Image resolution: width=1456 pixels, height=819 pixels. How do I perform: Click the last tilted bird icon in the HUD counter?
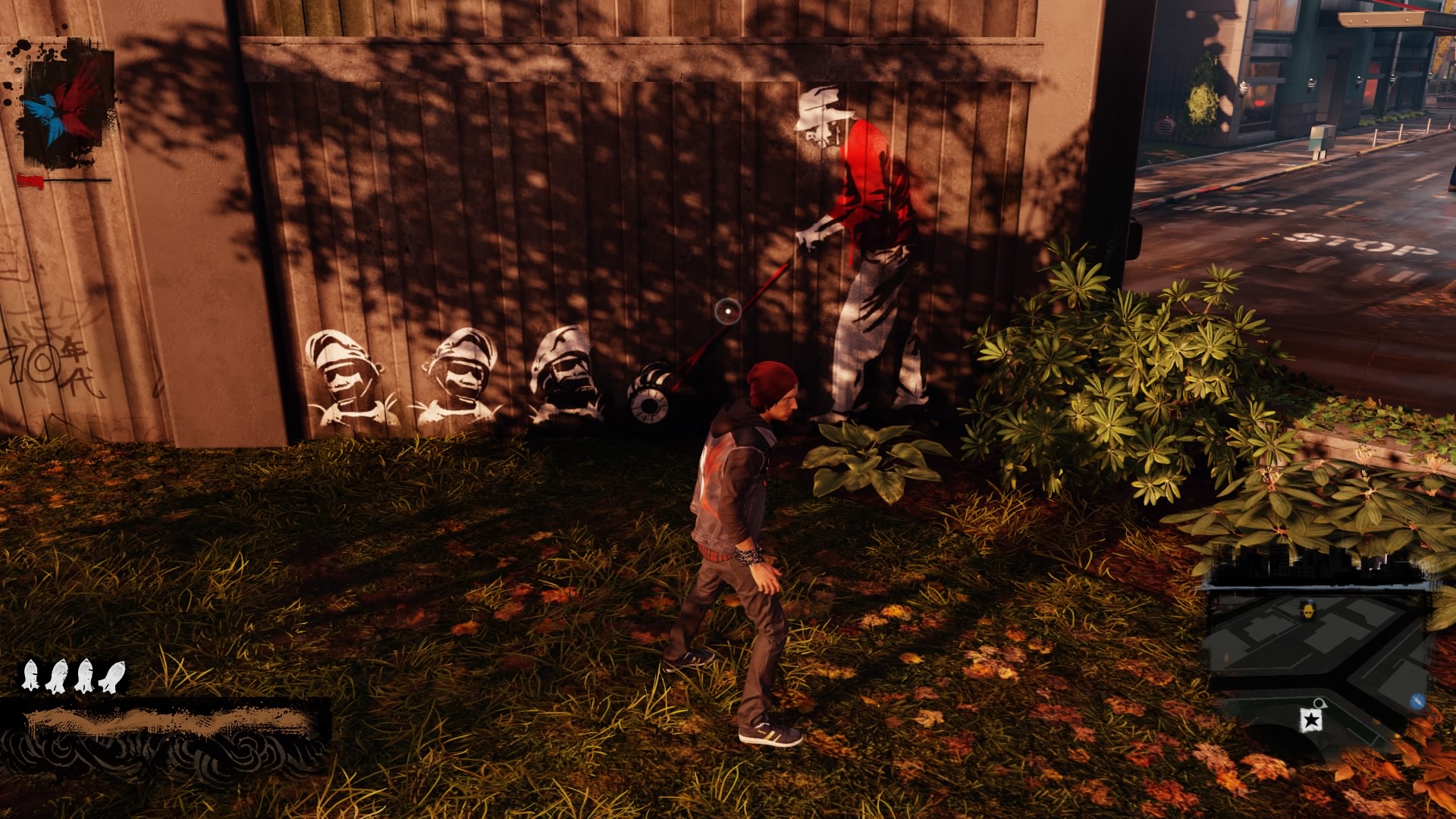(111, 676)
